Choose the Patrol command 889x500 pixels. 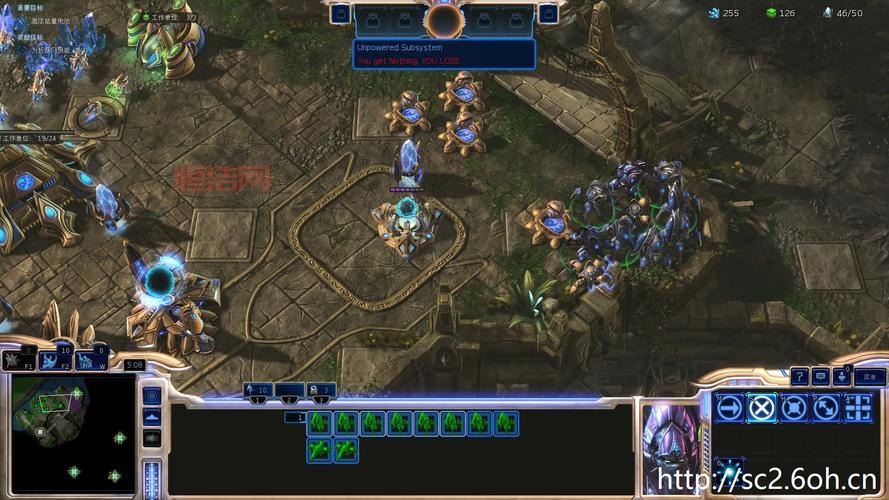pyautogui.click(x=826, y=407)
